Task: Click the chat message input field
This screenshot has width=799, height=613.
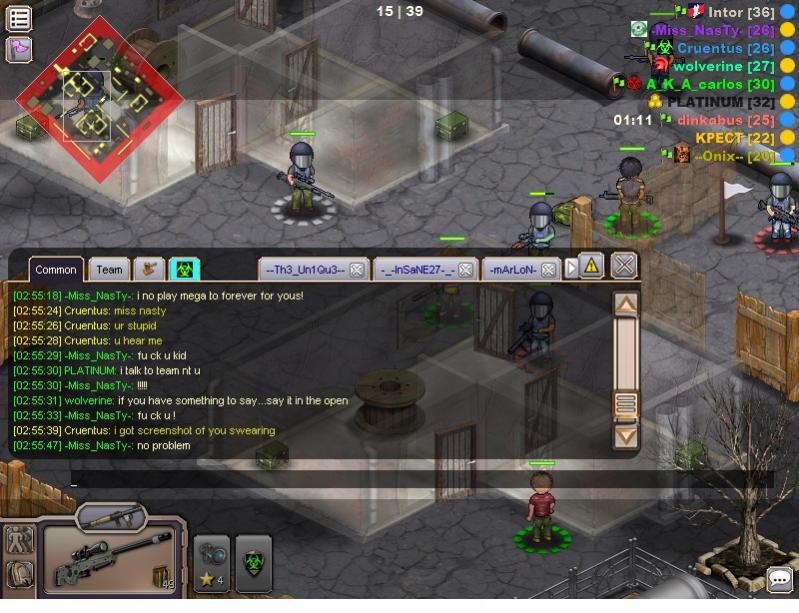Action: [x=420, y=481]
